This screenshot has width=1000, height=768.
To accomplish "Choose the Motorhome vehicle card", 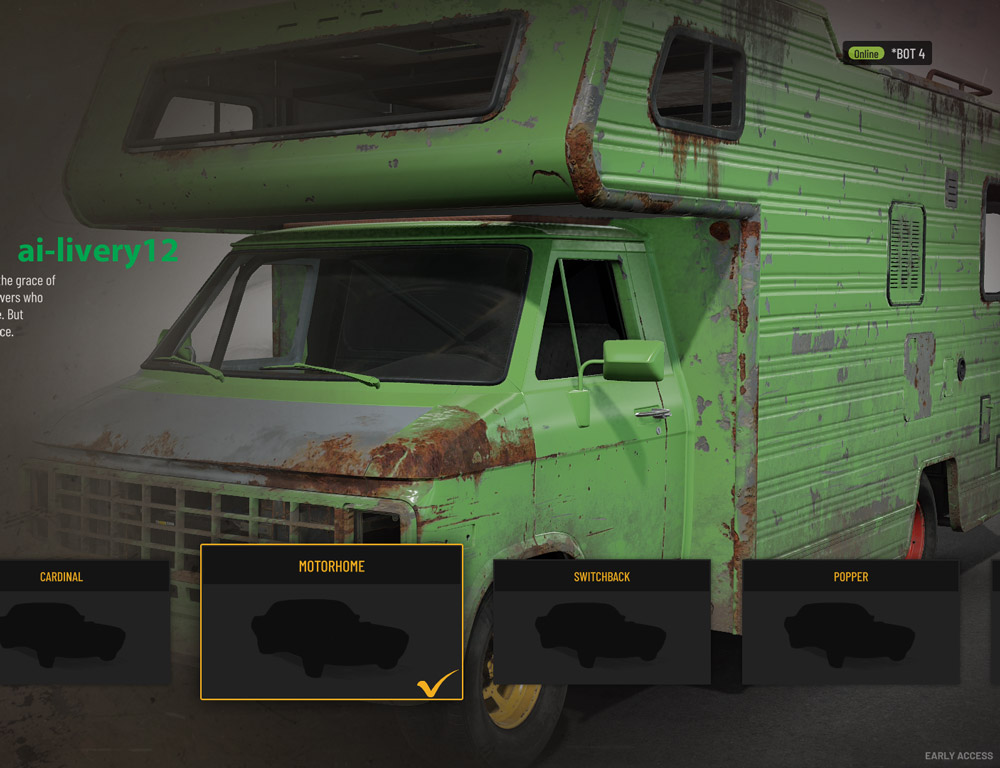I will click(x=331, y=622).
